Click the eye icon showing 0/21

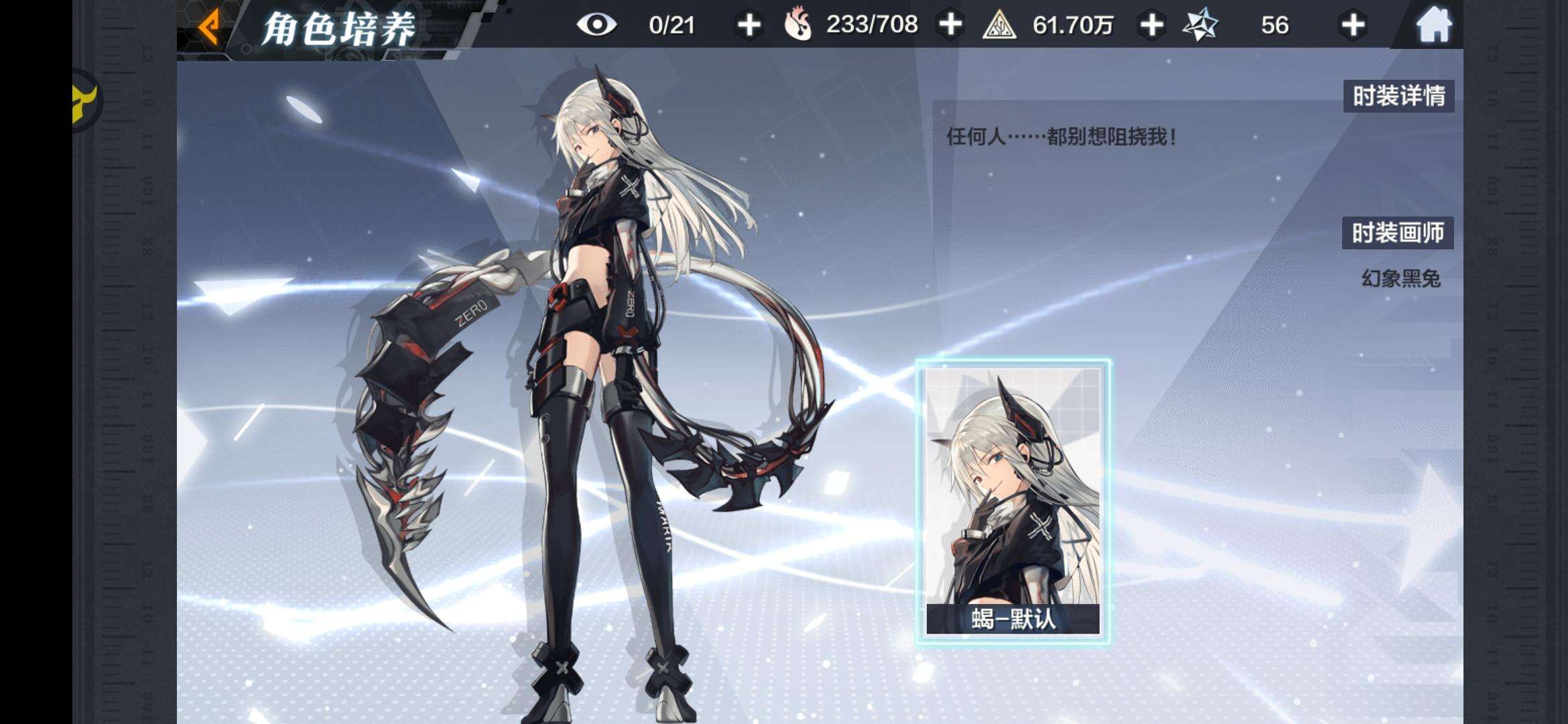[598, 25]
